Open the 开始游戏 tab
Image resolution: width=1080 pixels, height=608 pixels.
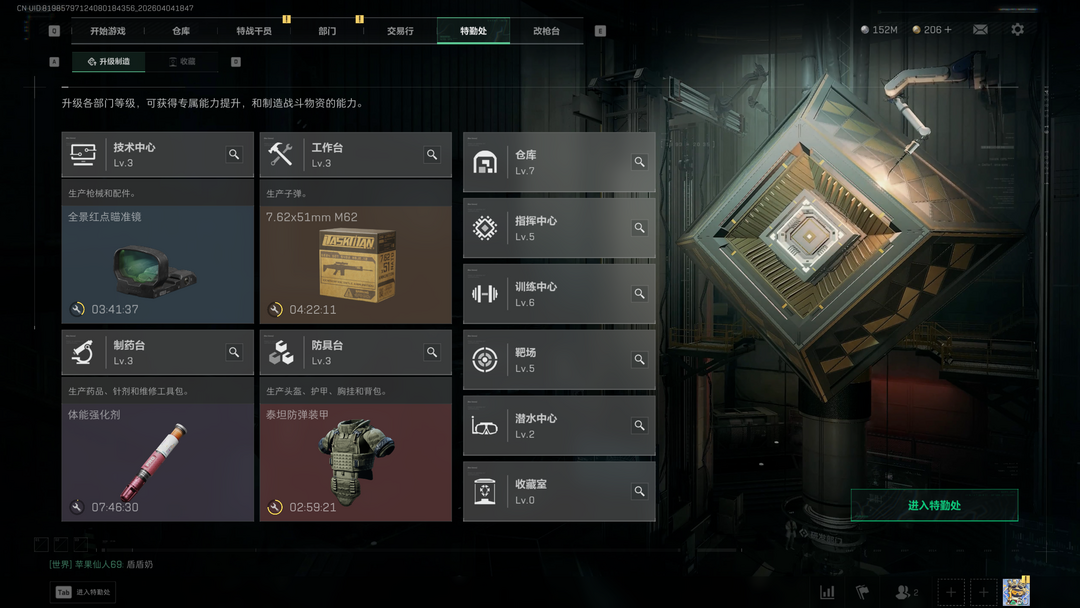[107, 31]
